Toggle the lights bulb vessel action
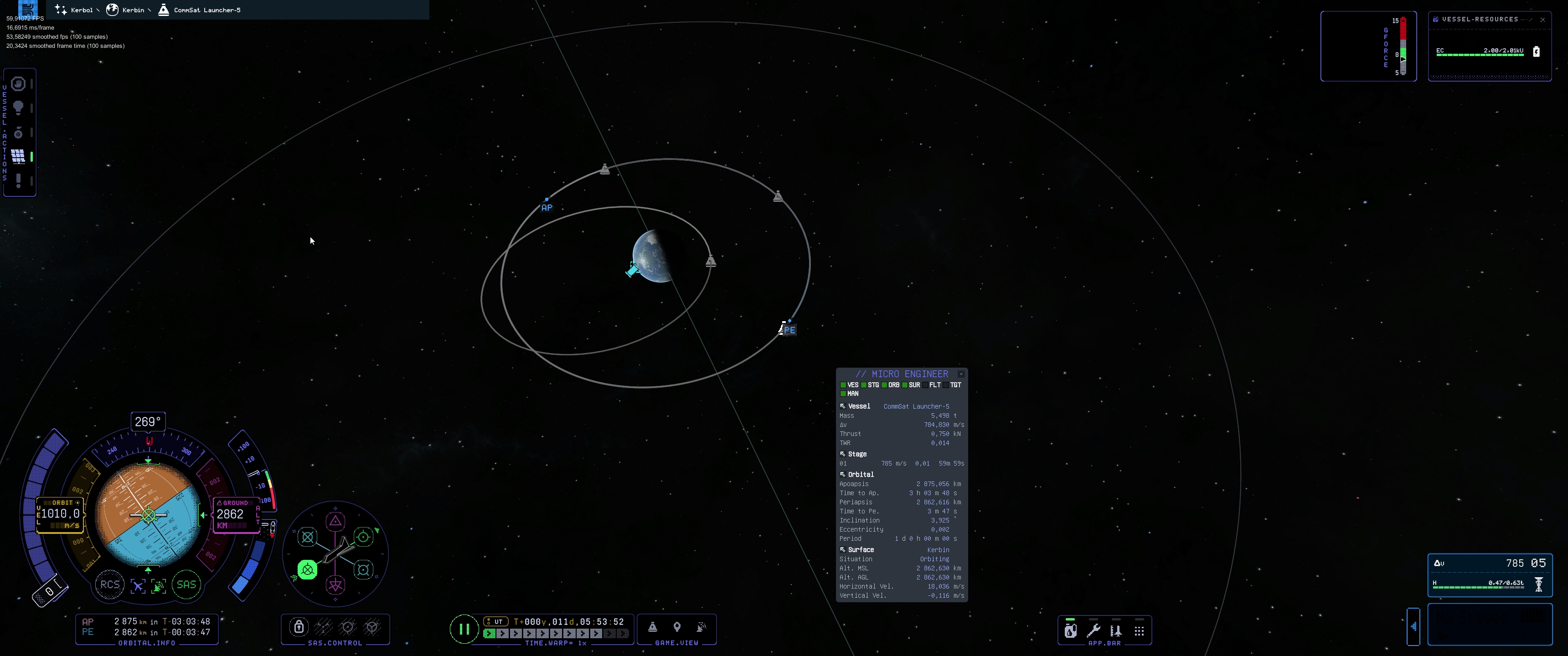Screen dimensions: 1568x656 pyautogui.click(x=18, y=108)
